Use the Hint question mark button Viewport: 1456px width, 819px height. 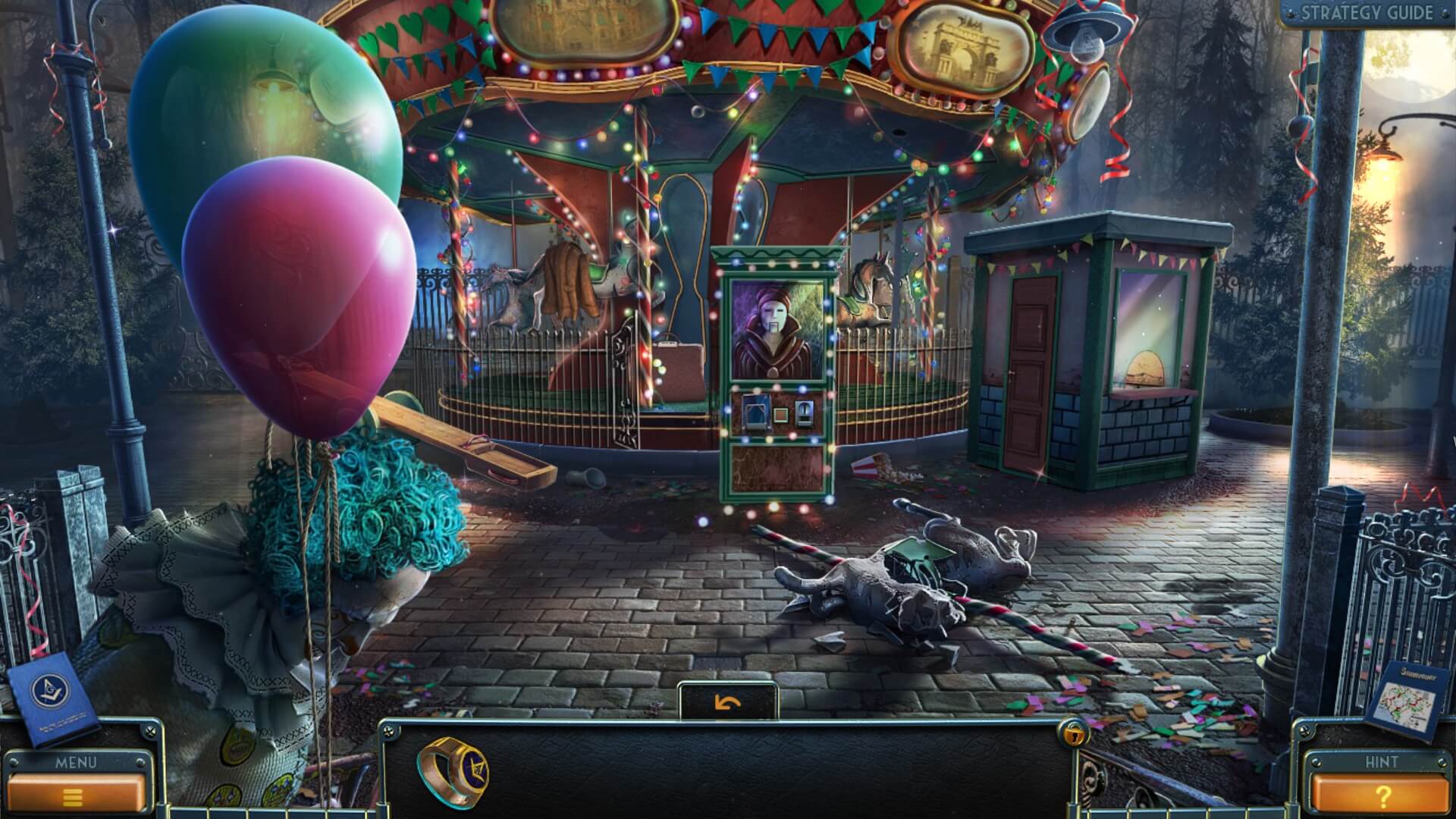point(1381,795)
